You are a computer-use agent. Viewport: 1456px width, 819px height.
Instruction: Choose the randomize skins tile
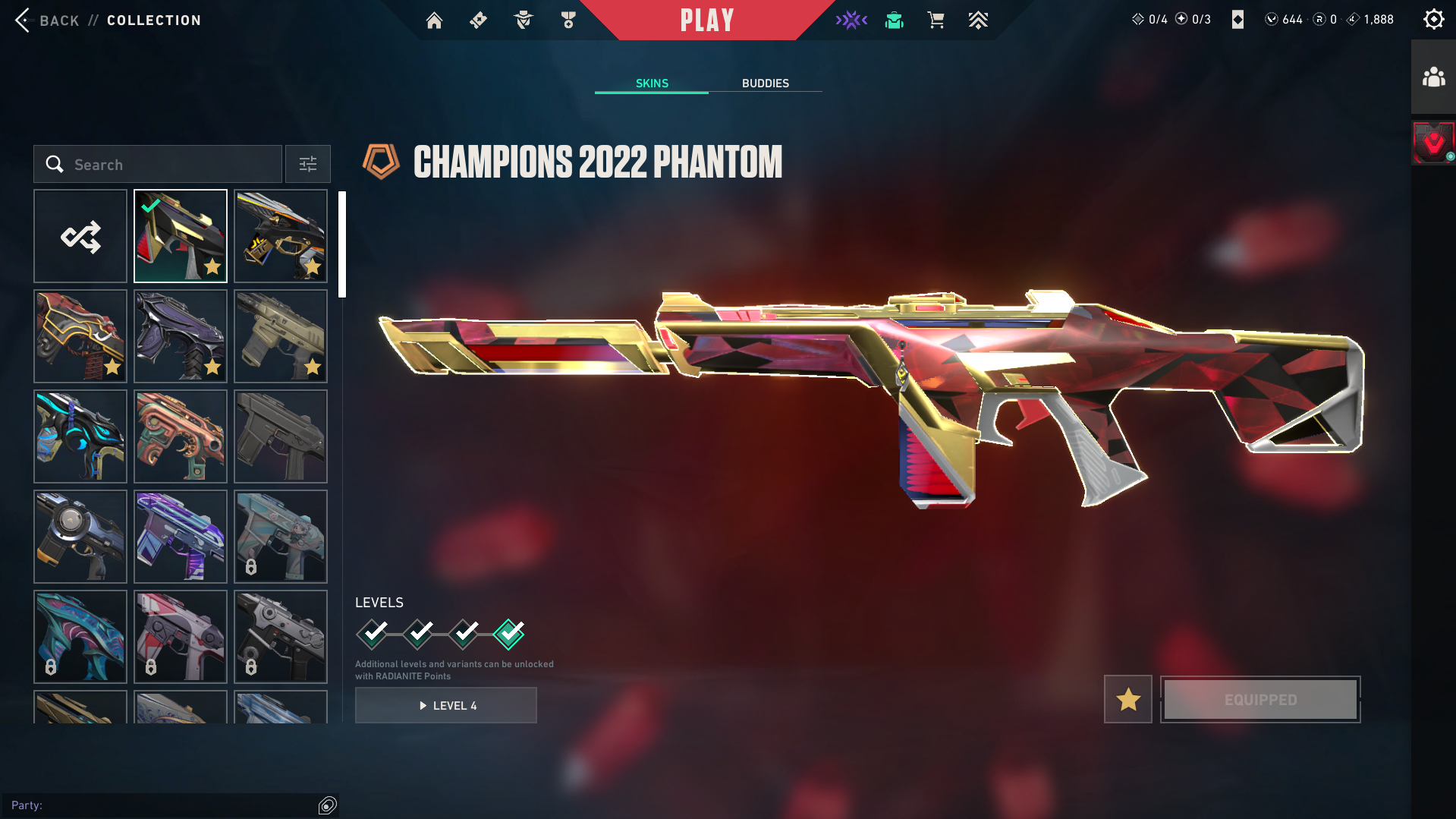coord(80,237)
